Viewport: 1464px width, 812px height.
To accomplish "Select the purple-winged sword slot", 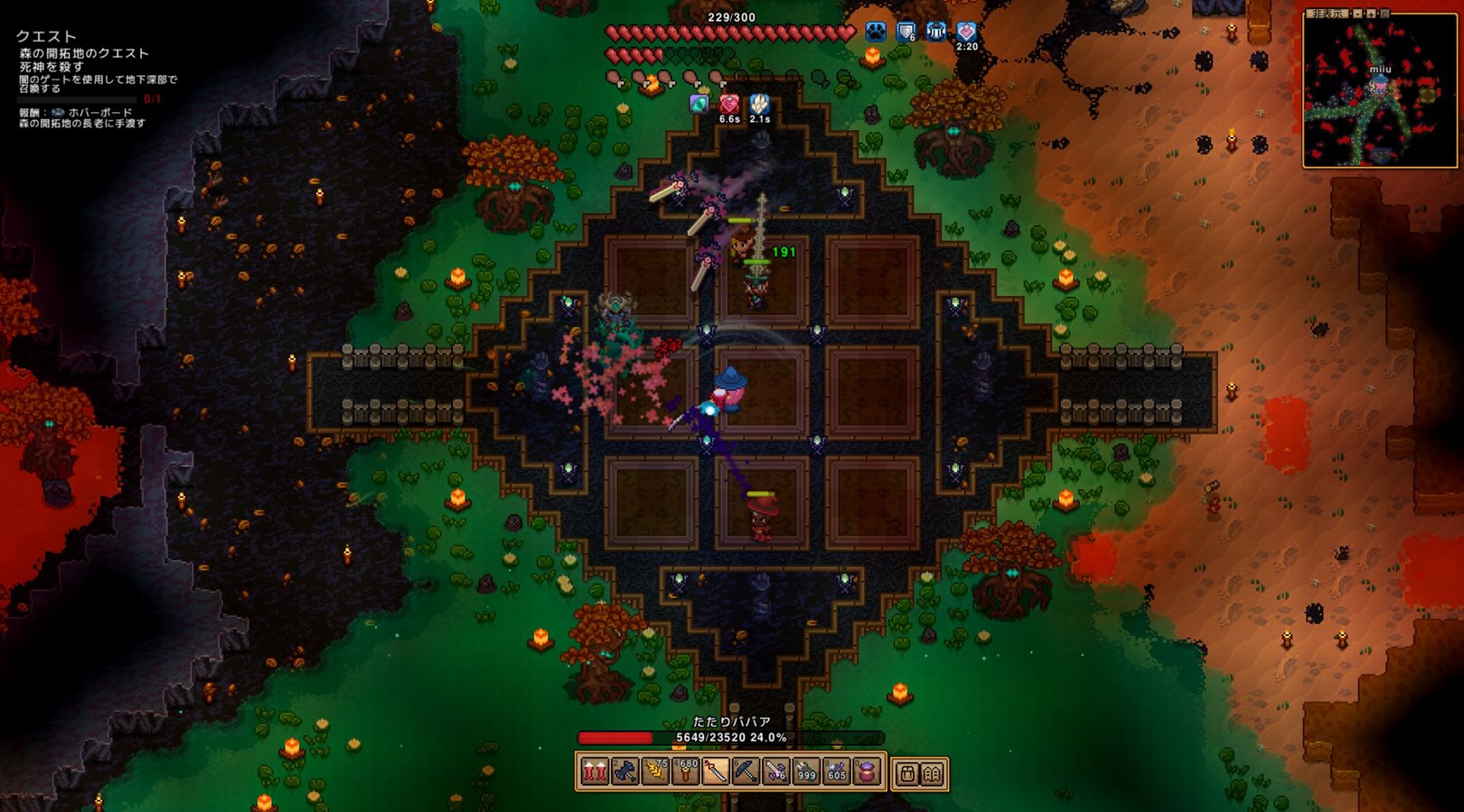I will click(776, 772).
